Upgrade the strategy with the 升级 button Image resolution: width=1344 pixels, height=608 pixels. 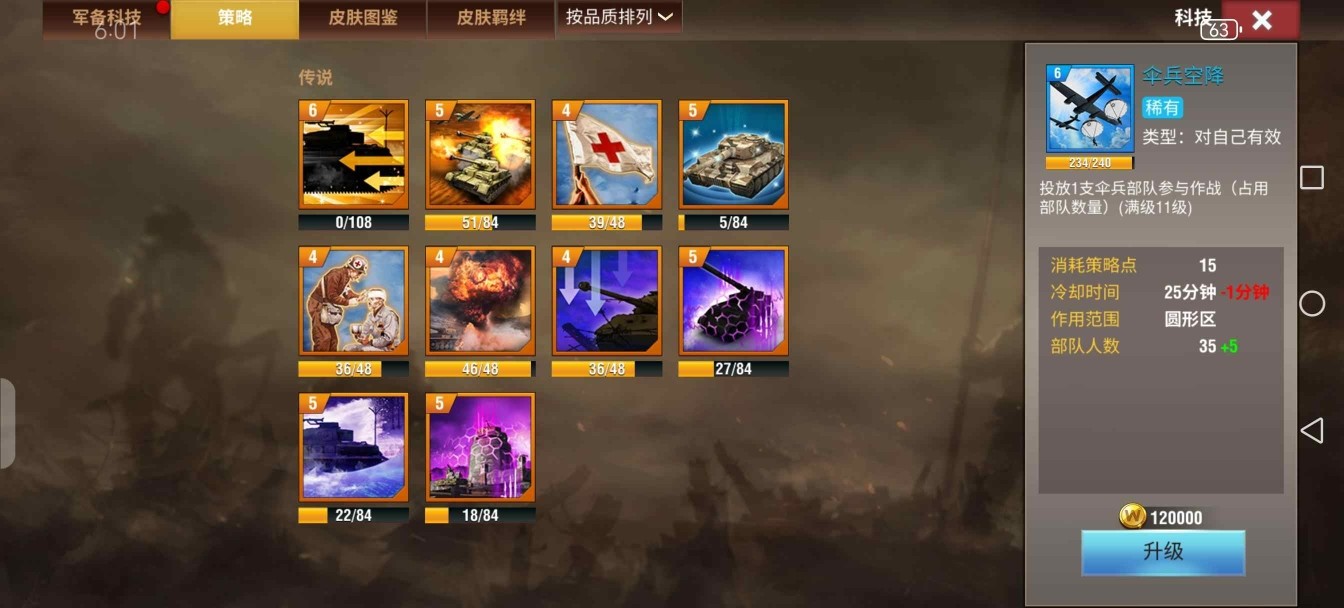click(1163, 552)
